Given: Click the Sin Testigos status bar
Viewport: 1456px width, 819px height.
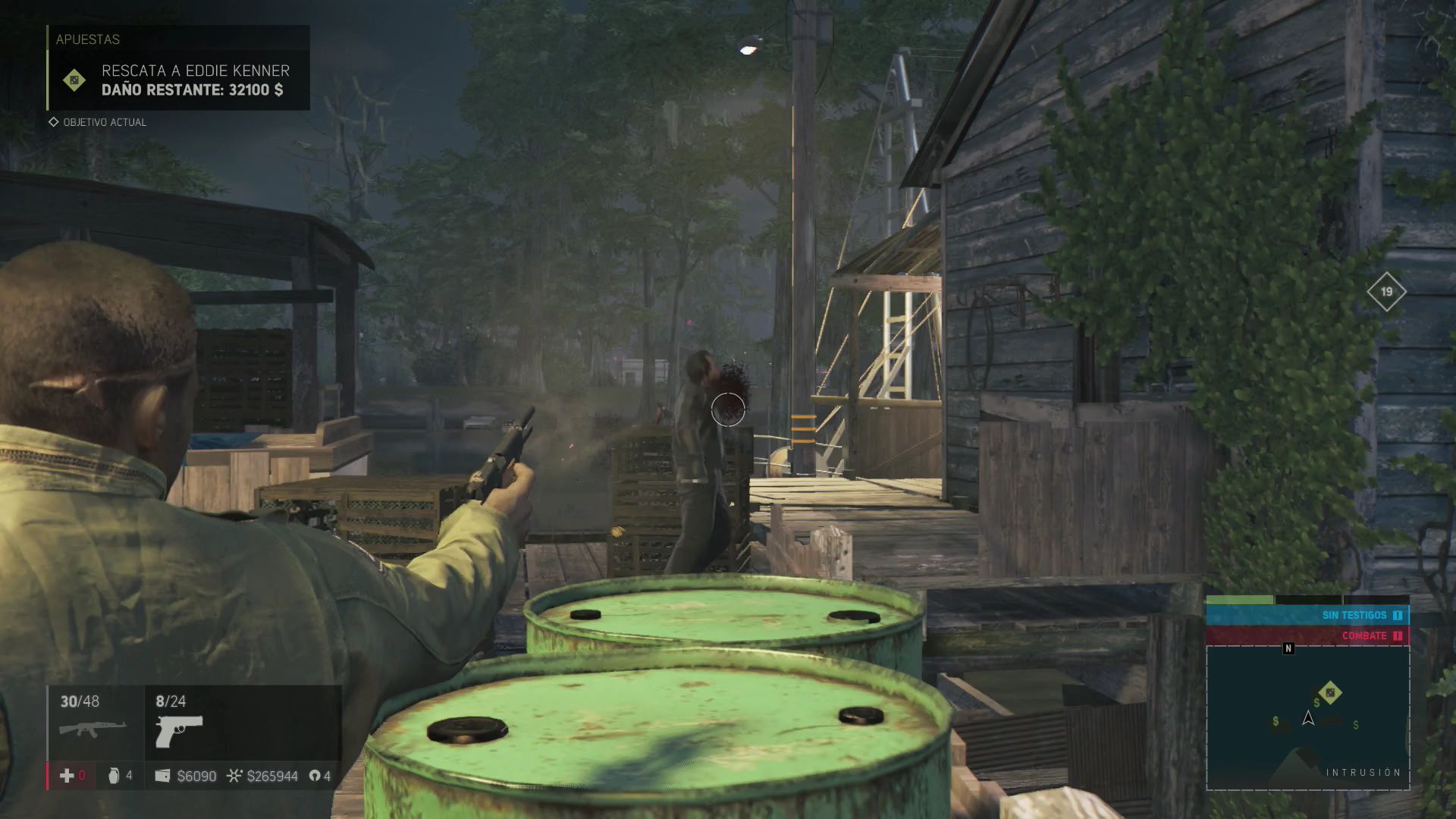Looking at the screenshot, I should click(x=1307, y=615).
